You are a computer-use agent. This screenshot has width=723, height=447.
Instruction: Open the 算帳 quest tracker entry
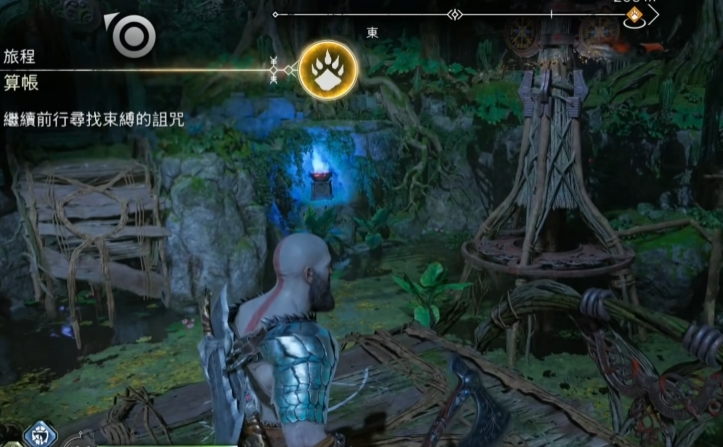tap(21, 82)
